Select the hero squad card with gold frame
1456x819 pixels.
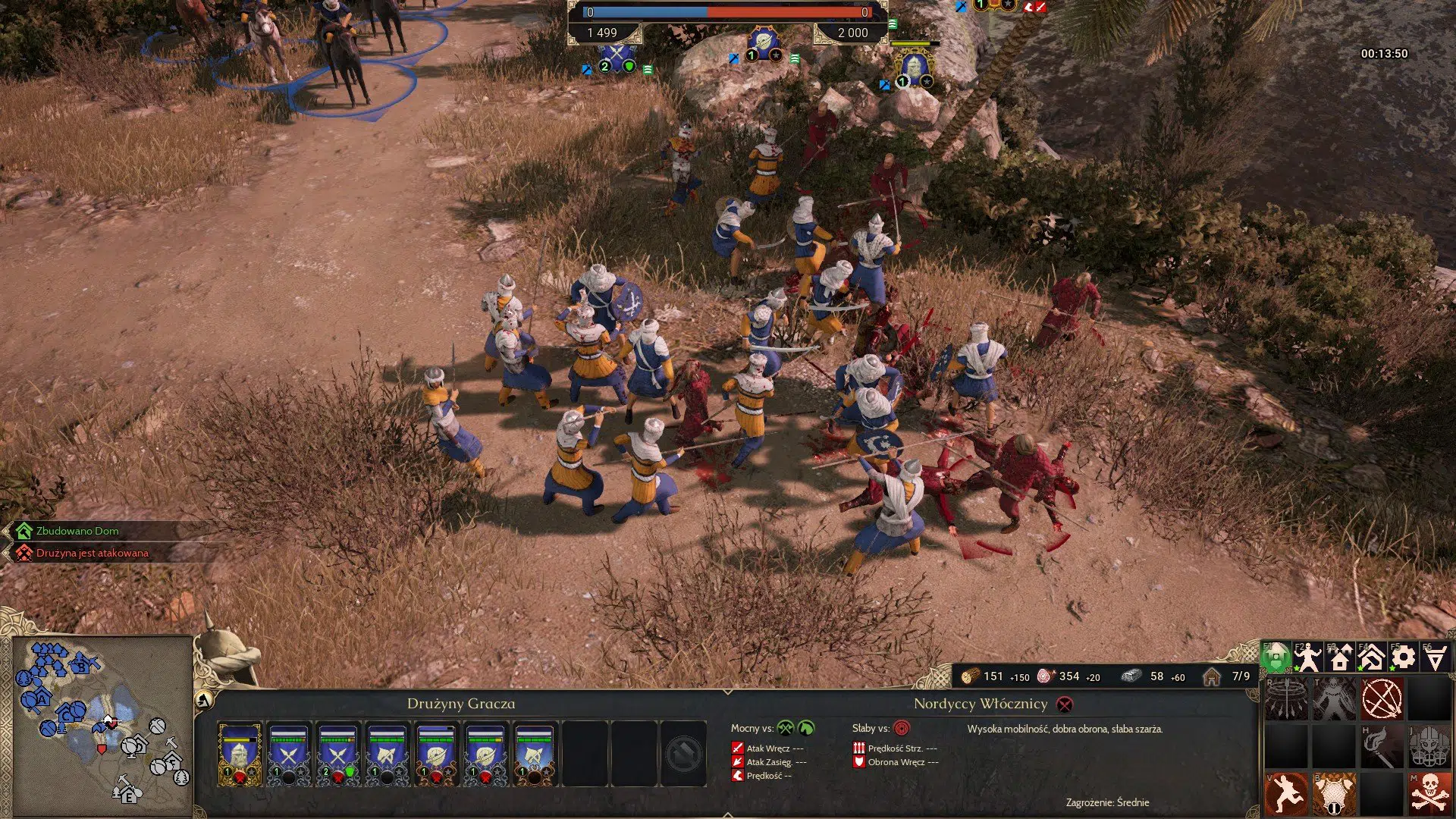(240, 754)
